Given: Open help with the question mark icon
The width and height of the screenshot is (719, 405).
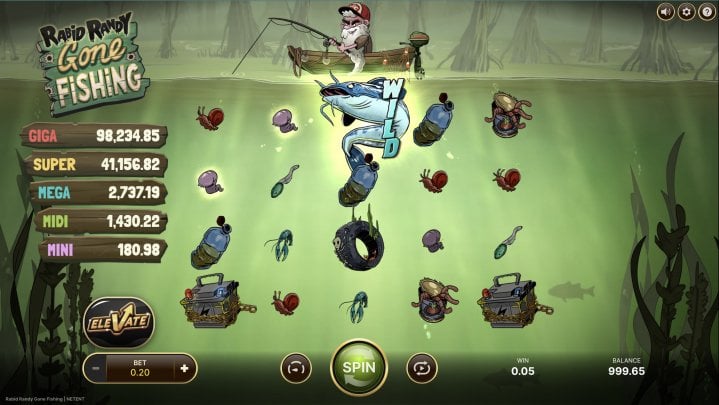Looking at the screenshot, I should [706, 12].
